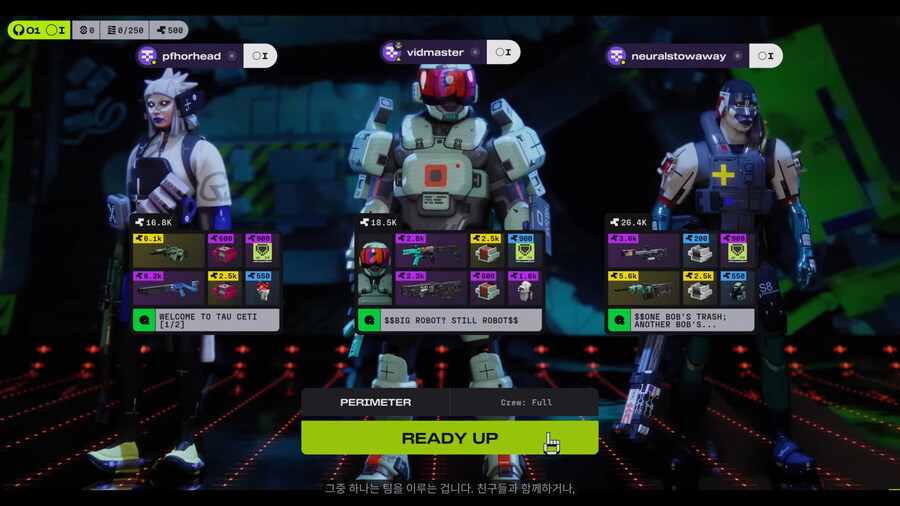The image size is (900, 506).
Task: Open the Big Robot? Still Robot contract
Action: click(450, 320)
